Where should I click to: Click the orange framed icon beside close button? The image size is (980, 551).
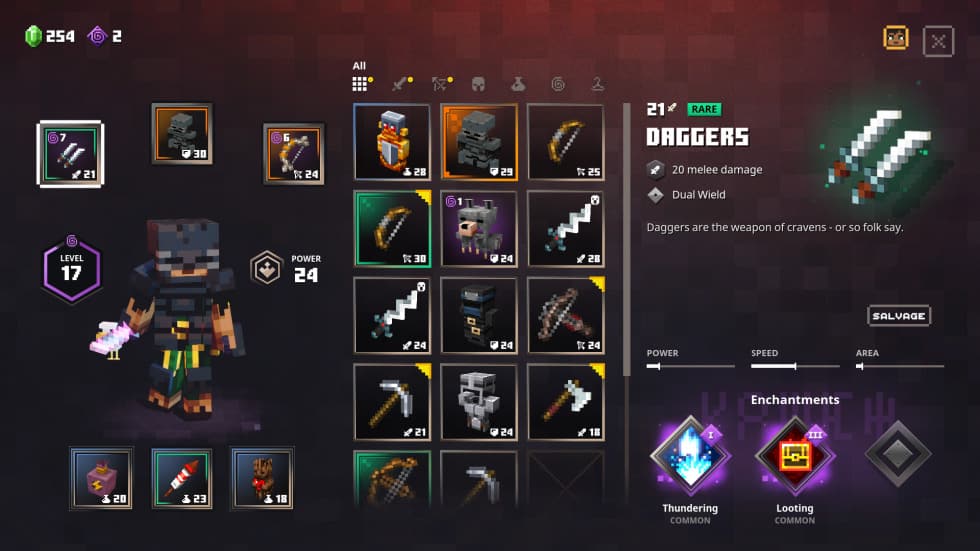(895, 38)
